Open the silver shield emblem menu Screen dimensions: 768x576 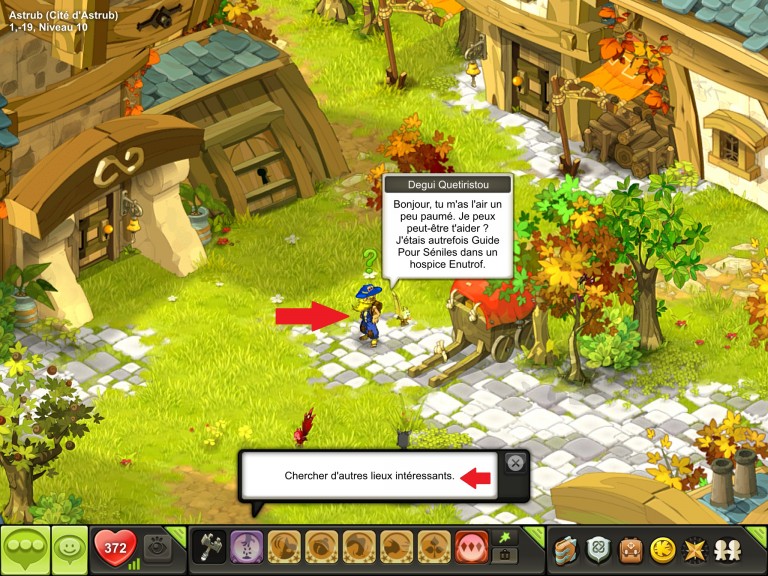coord(599,549)
